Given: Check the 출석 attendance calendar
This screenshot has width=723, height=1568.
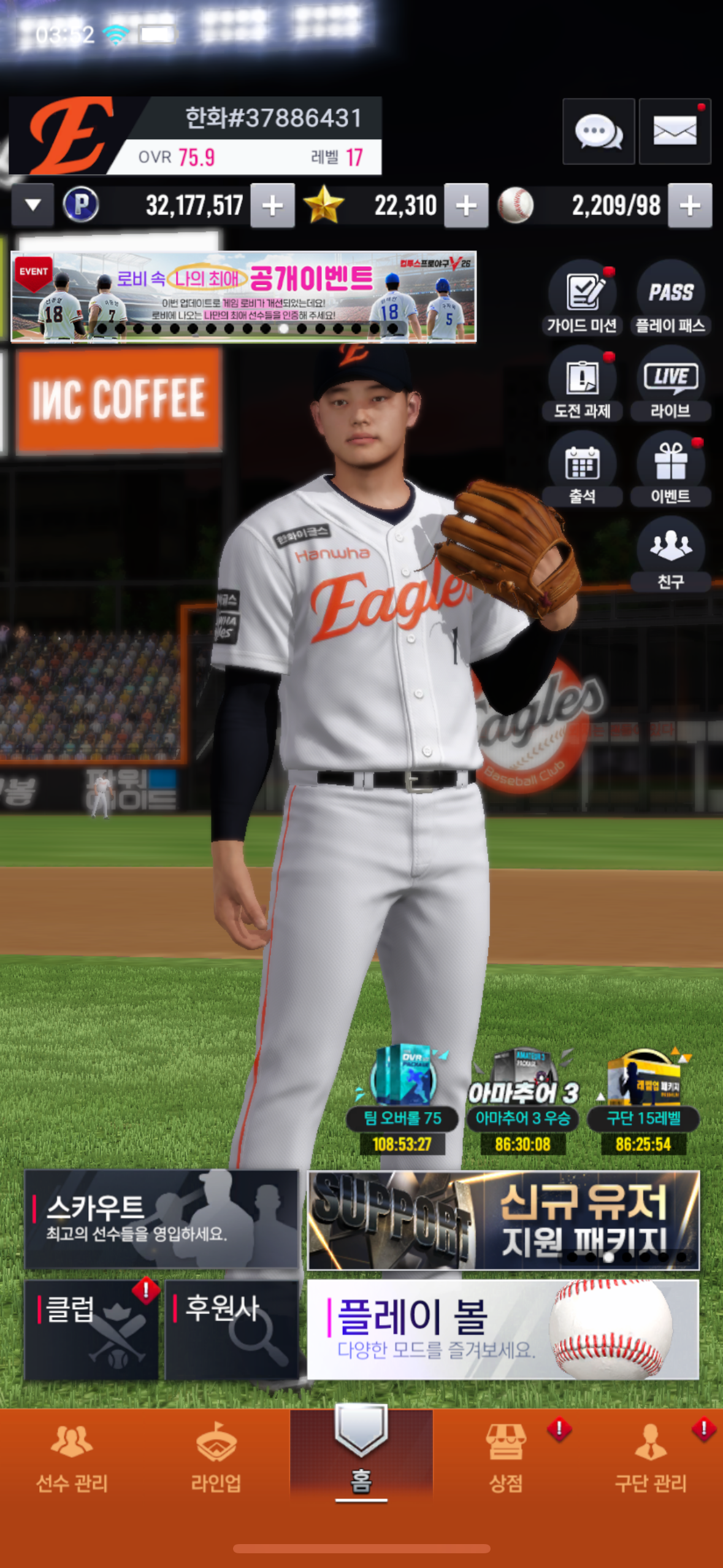Looking at the screenshot, I should pyautogui.click(x=582, y=469).
